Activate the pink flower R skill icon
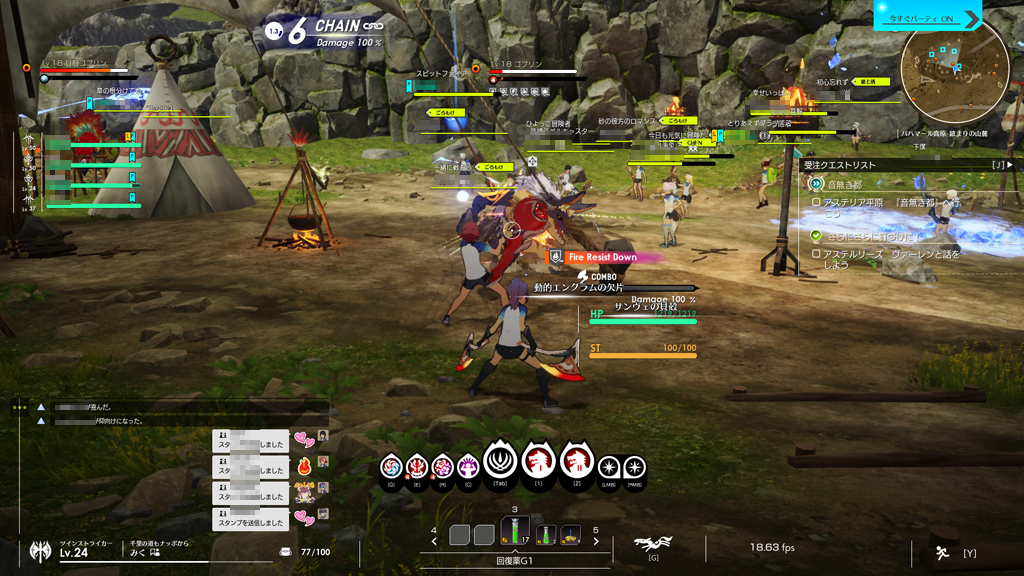This screenshot has height=576, width=1024. tap(442, 467)
